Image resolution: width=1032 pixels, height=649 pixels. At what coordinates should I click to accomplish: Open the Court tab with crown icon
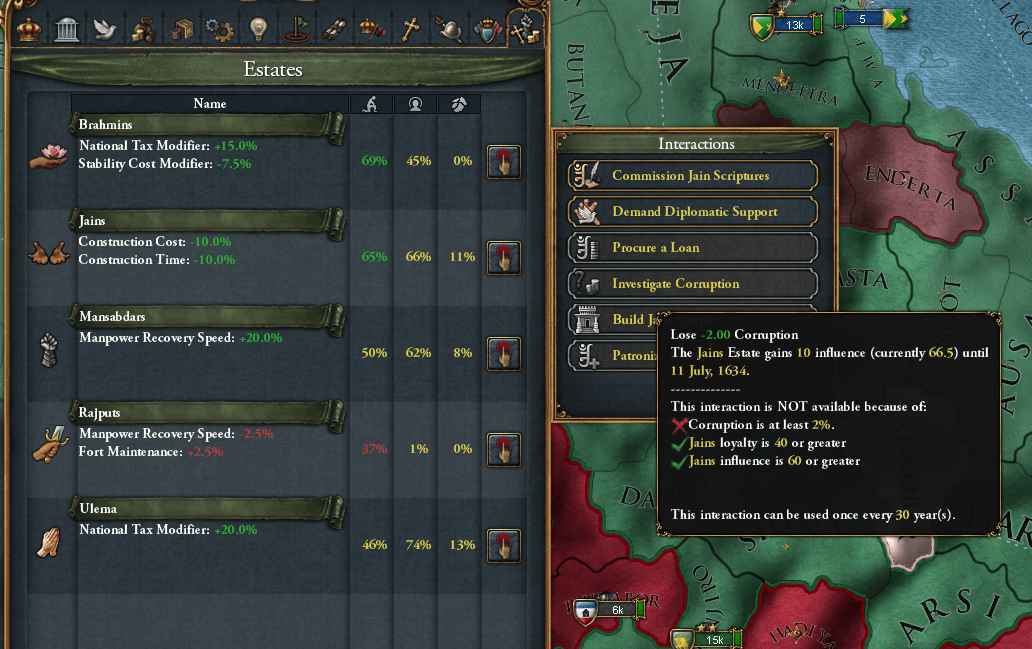27,29
